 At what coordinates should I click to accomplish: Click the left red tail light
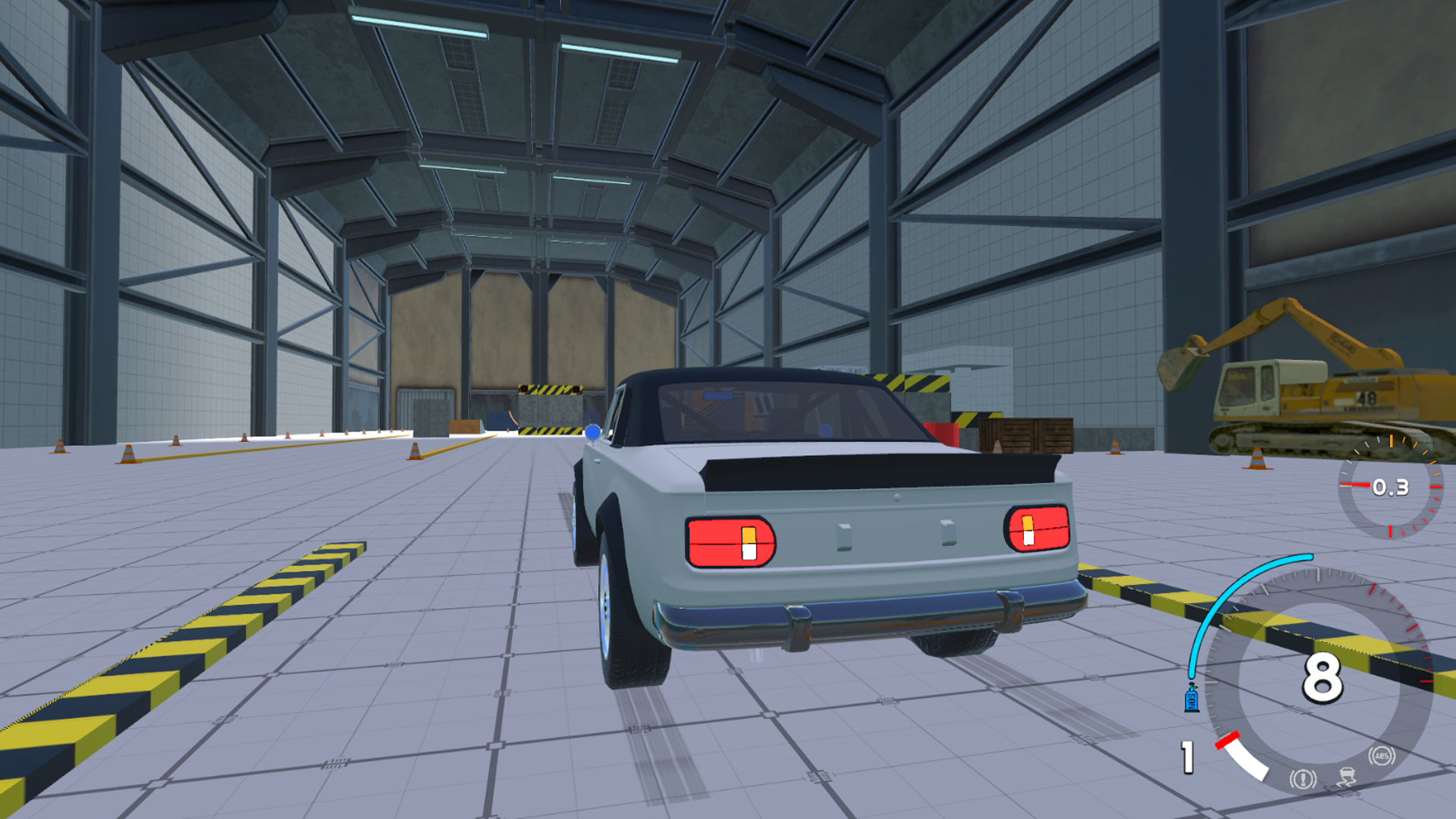728,538
